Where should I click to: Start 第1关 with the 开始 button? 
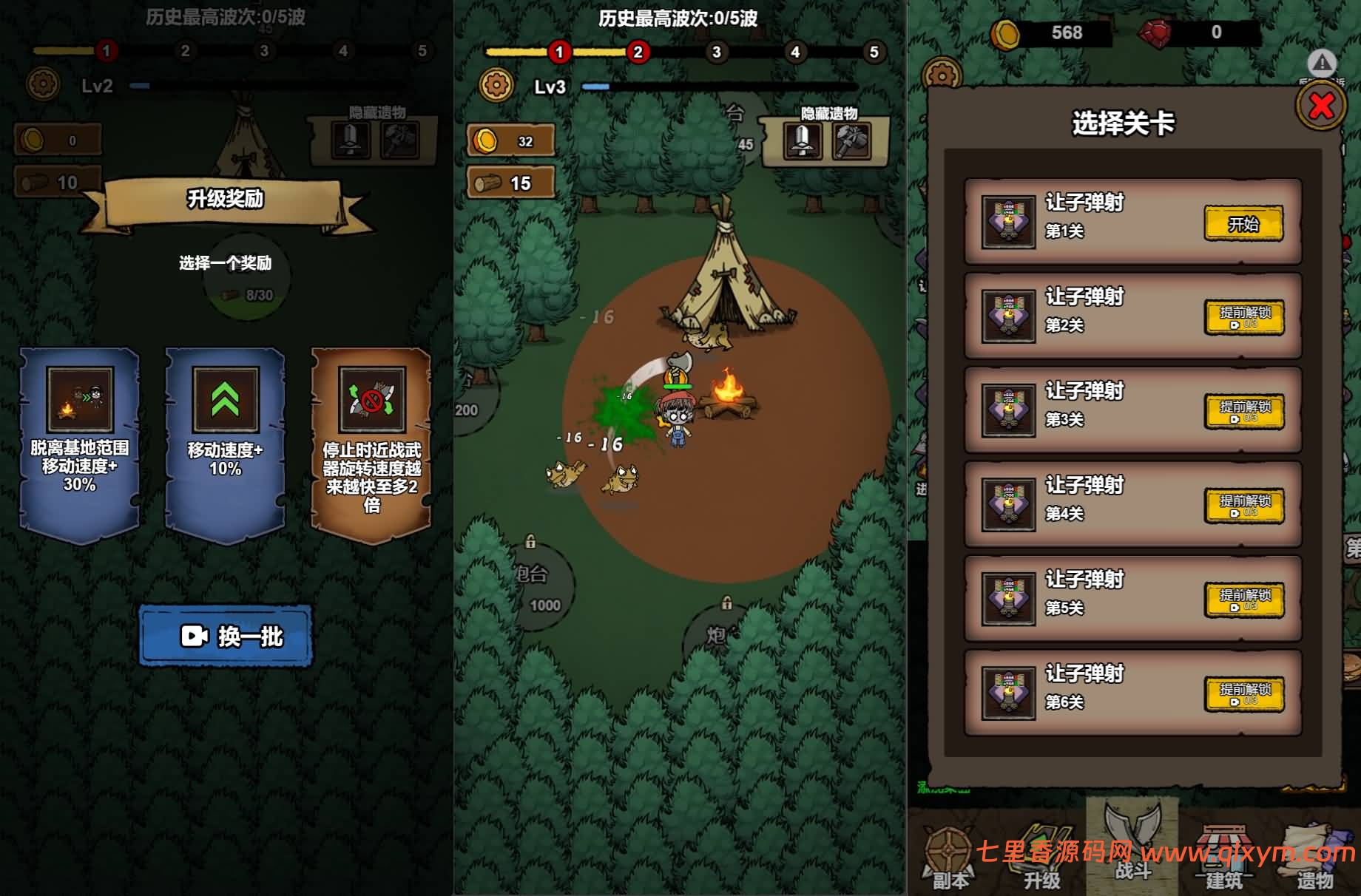(x=1243, y=223)
